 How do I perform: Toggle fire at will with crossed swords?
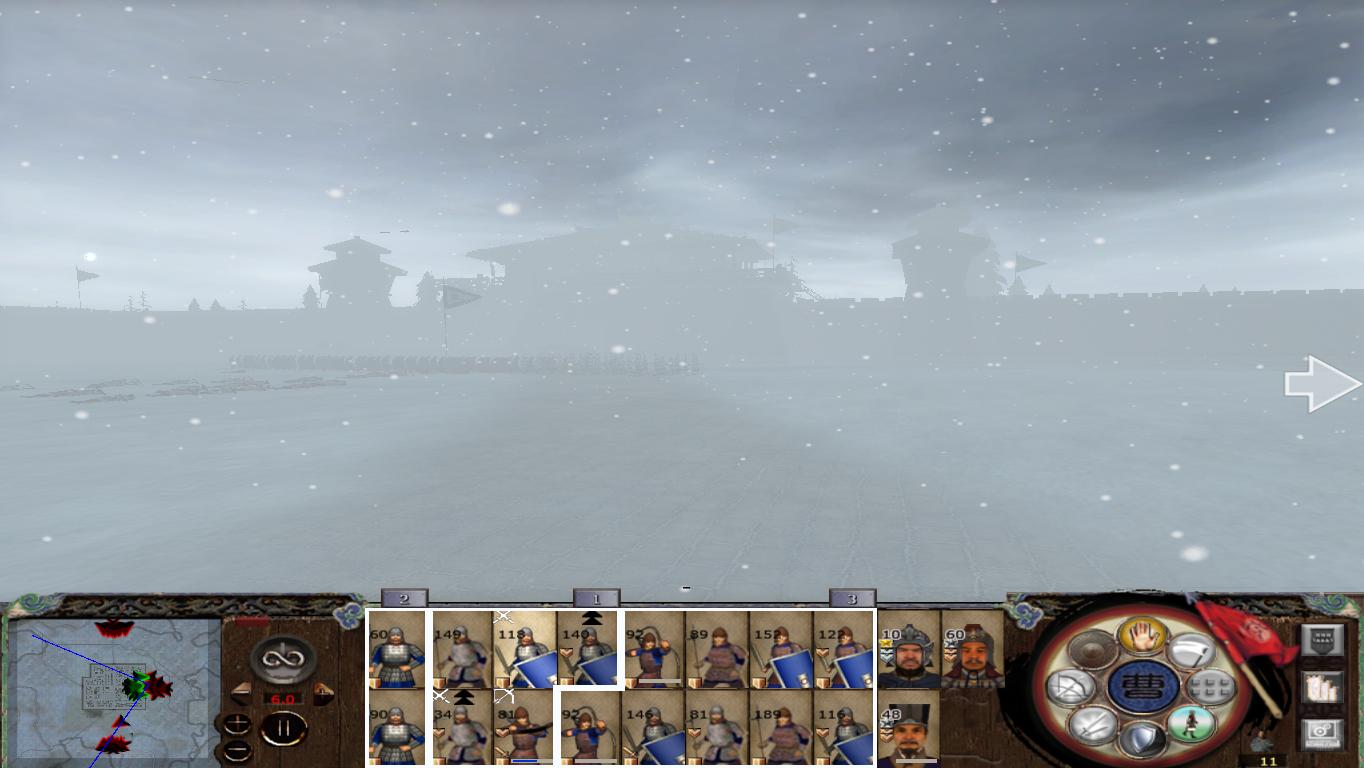[1090, 727]
